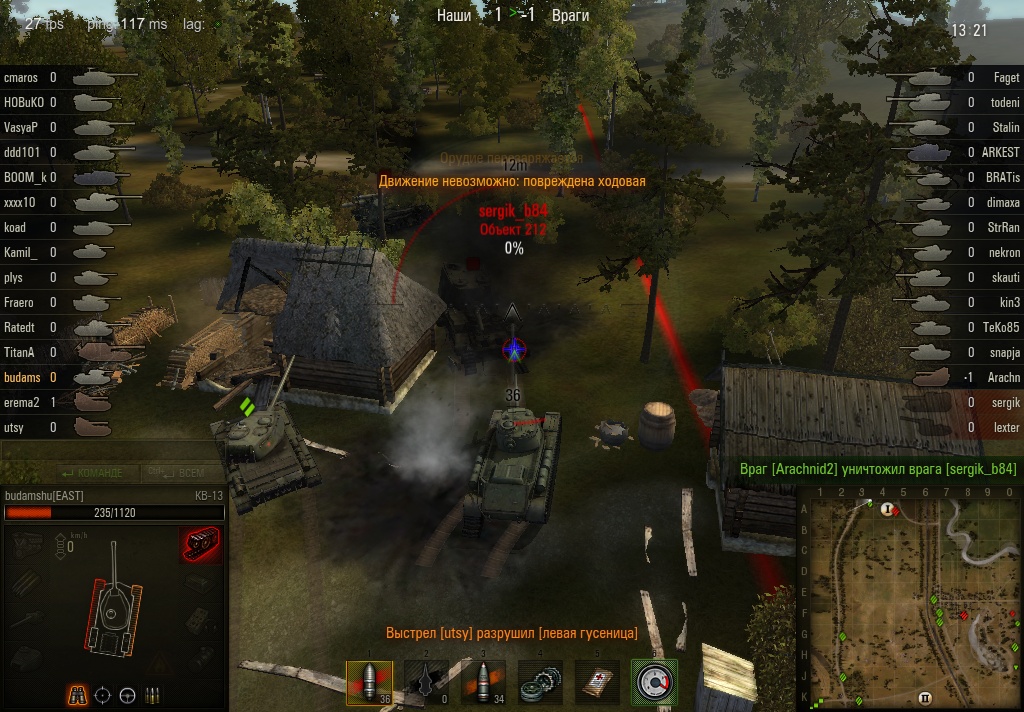Click the gunner crosshair crew icon
Screen dimensions: 1024x712
pyautogui.click(x=102, y=694)
